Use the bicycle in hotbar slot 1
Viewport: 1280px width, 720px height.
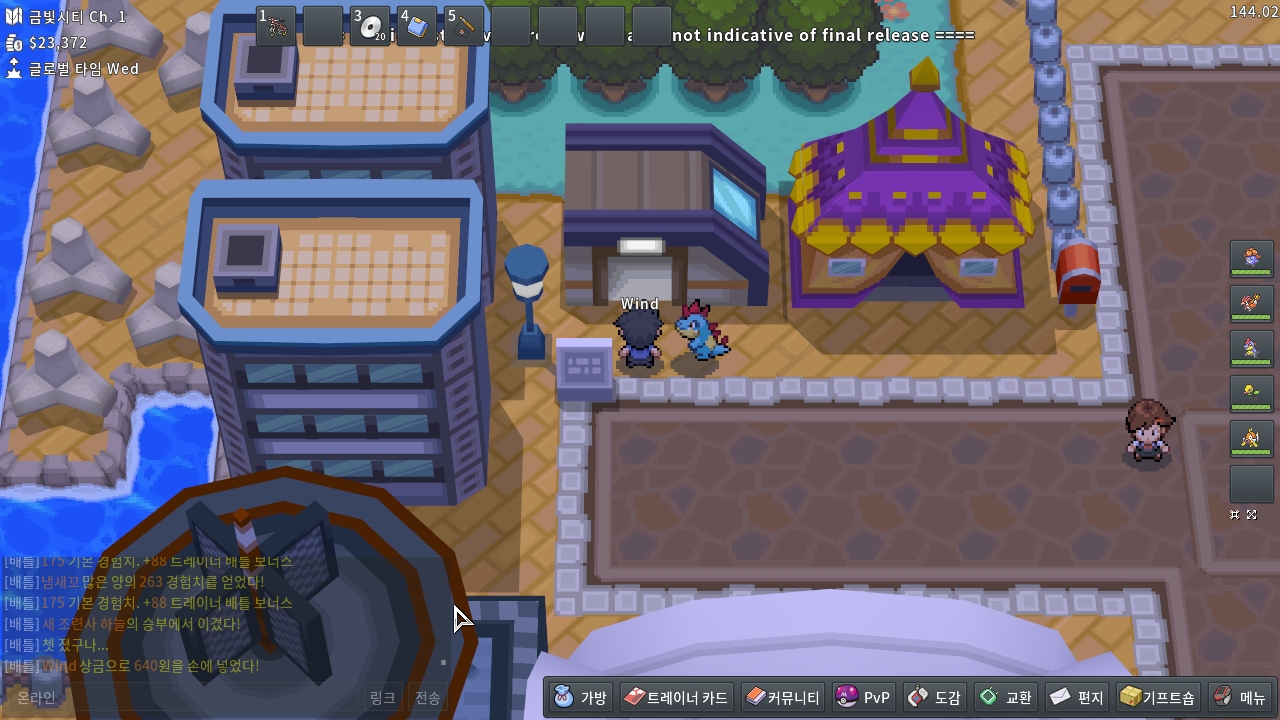click(x=276, y=26)
